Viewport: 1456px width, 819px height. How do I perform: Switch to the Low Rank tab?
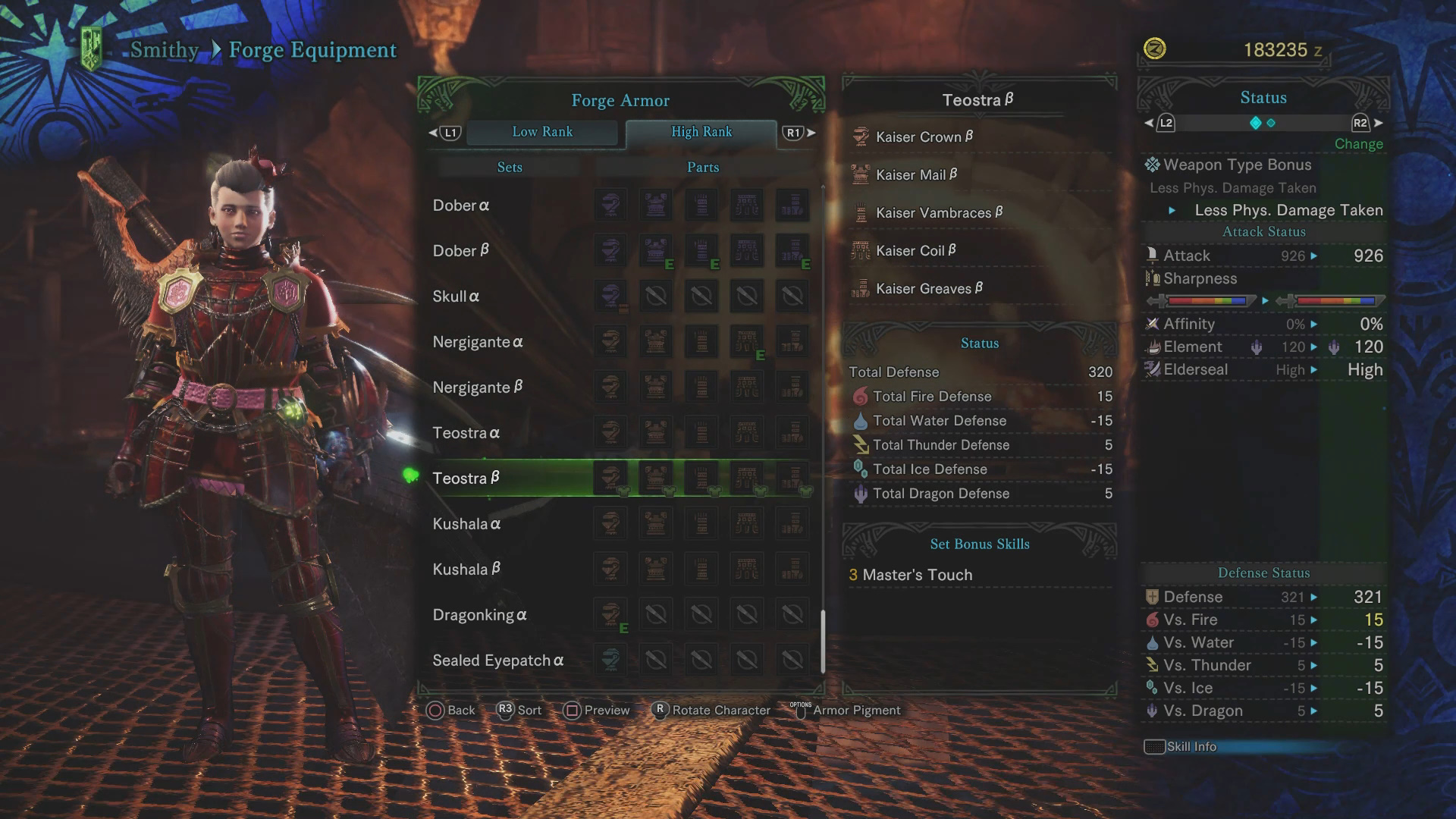(x=543, y=132)
